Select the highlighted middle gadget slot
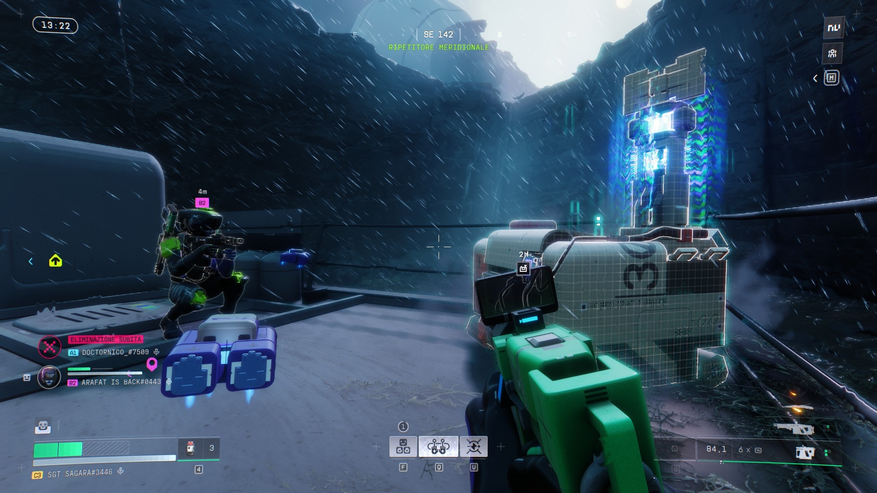 tap(438, 447)
